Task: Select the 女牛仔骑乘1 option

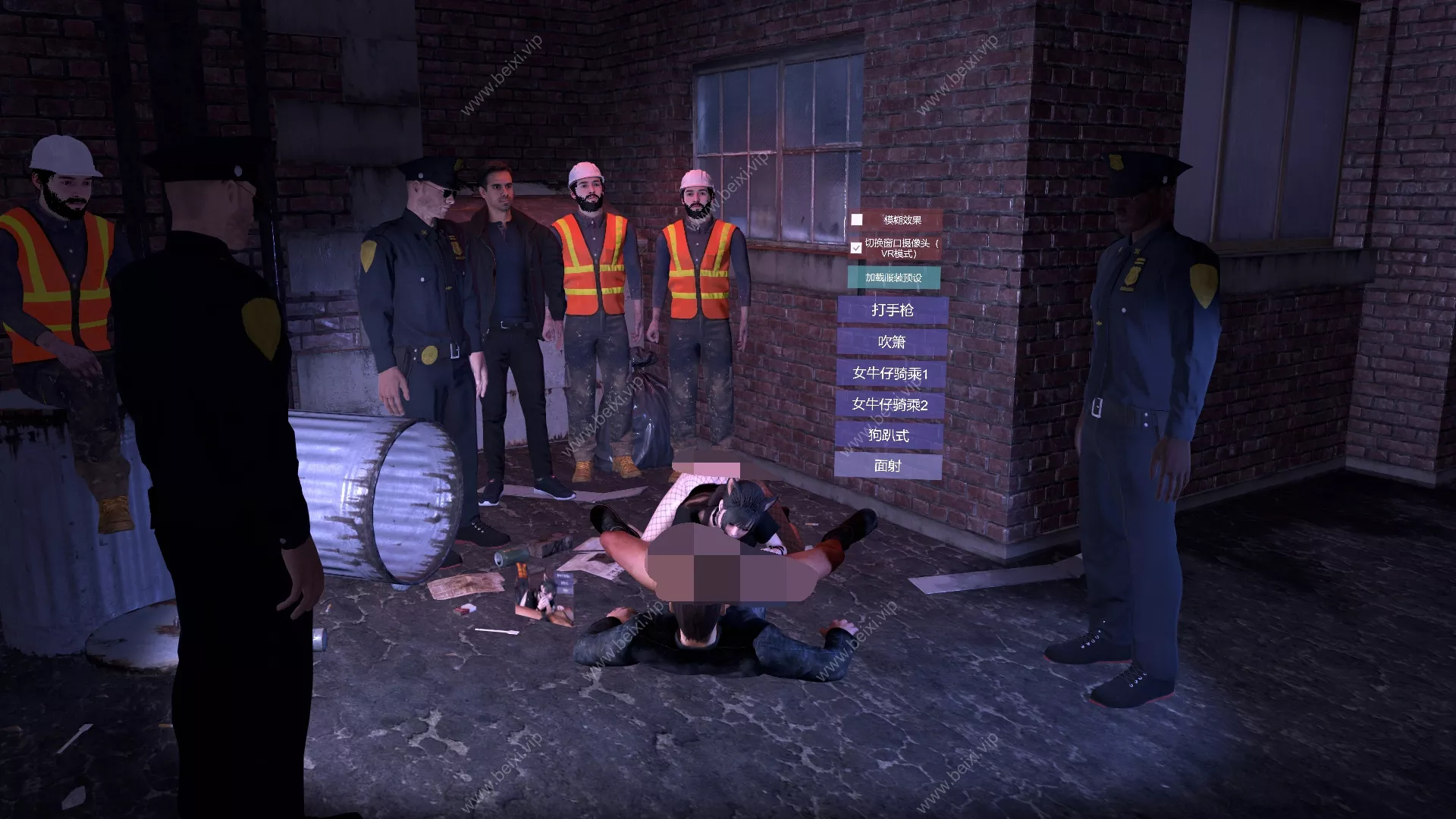Action: click(890, 373)
